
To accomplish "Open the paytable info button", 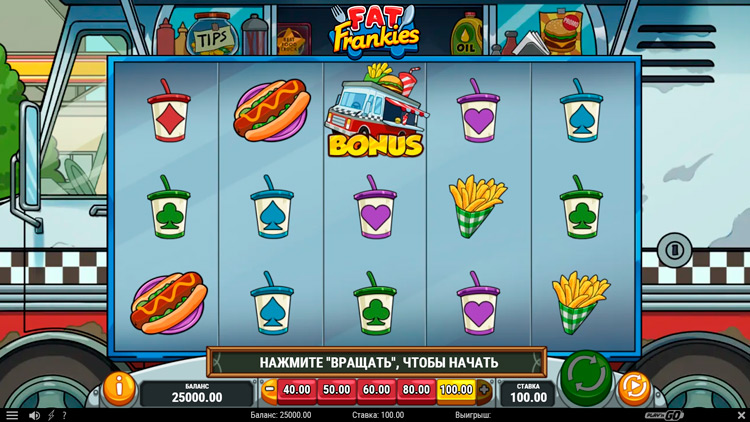I will 119,387.
